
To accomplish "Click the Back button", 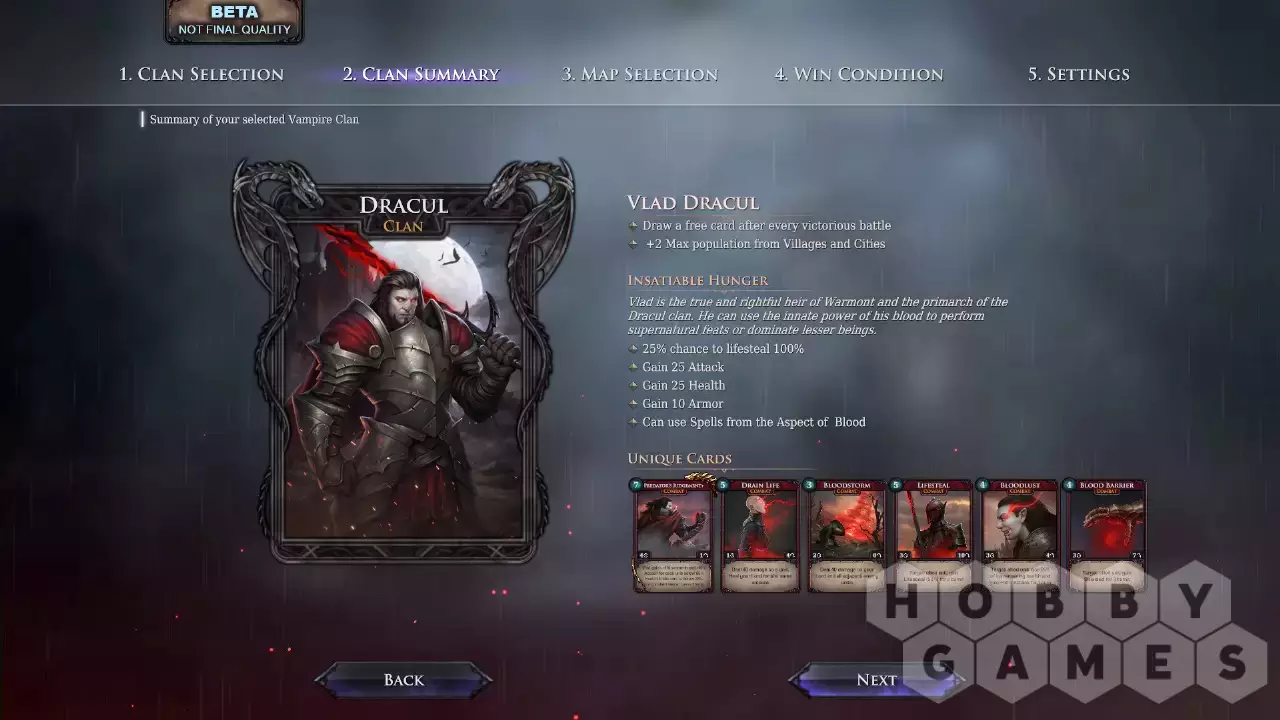I will (404, 680).
